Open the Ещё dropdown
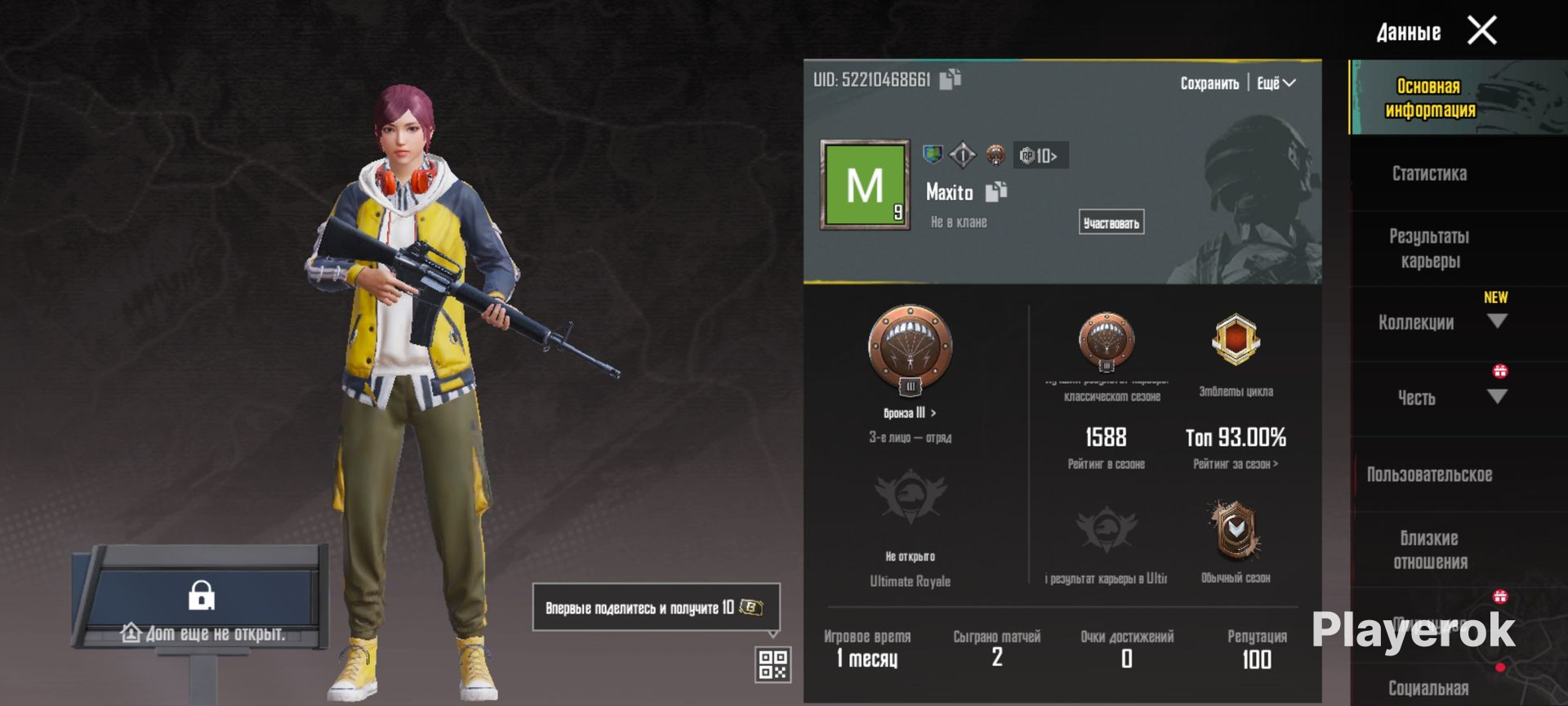Screen dimensions: 1568x706 [1276, 83]
